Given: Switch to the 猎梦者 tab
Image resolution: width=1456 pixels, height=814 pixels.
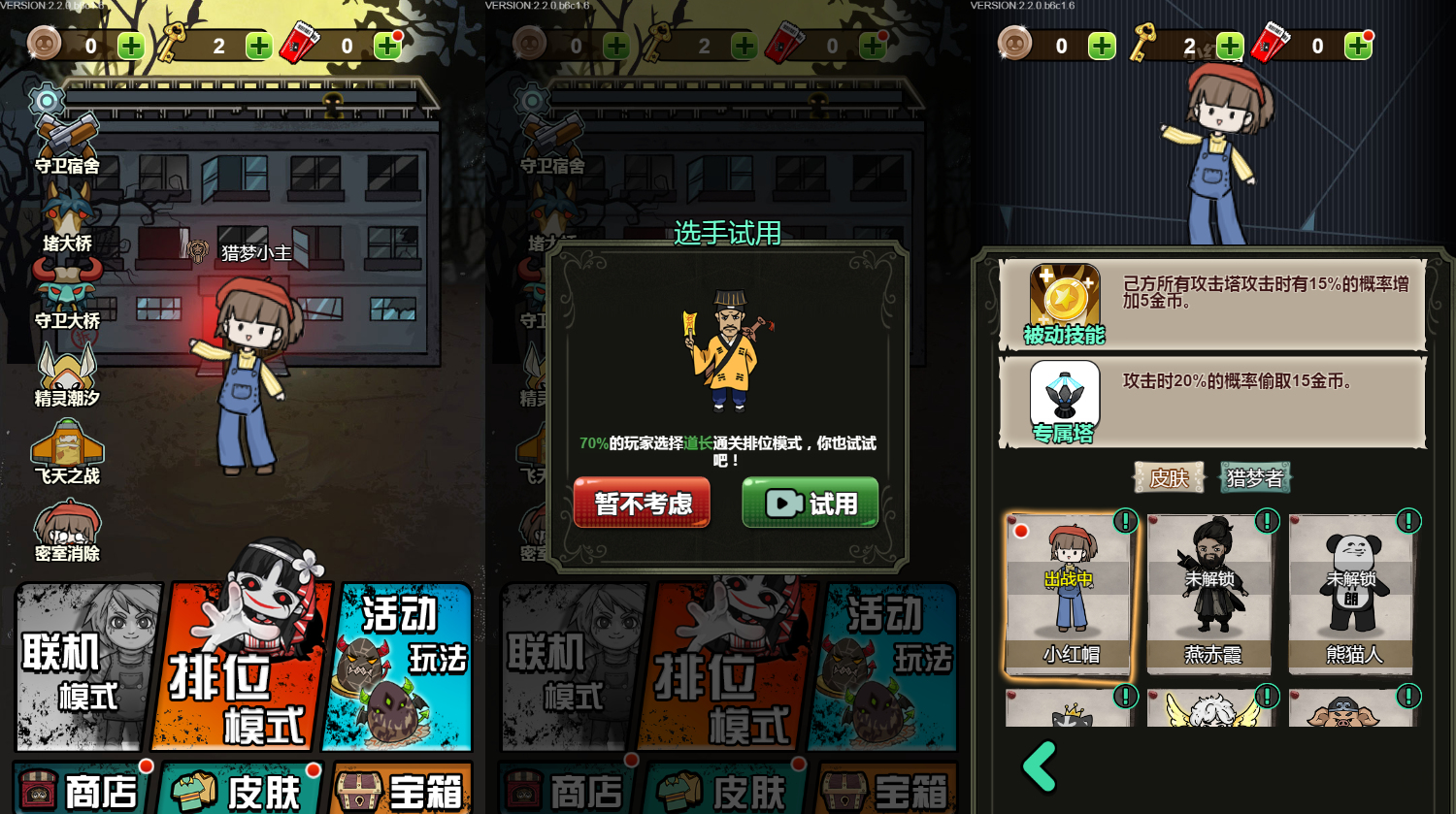Looking at the screenshot, I should [x=1255, y=477].
